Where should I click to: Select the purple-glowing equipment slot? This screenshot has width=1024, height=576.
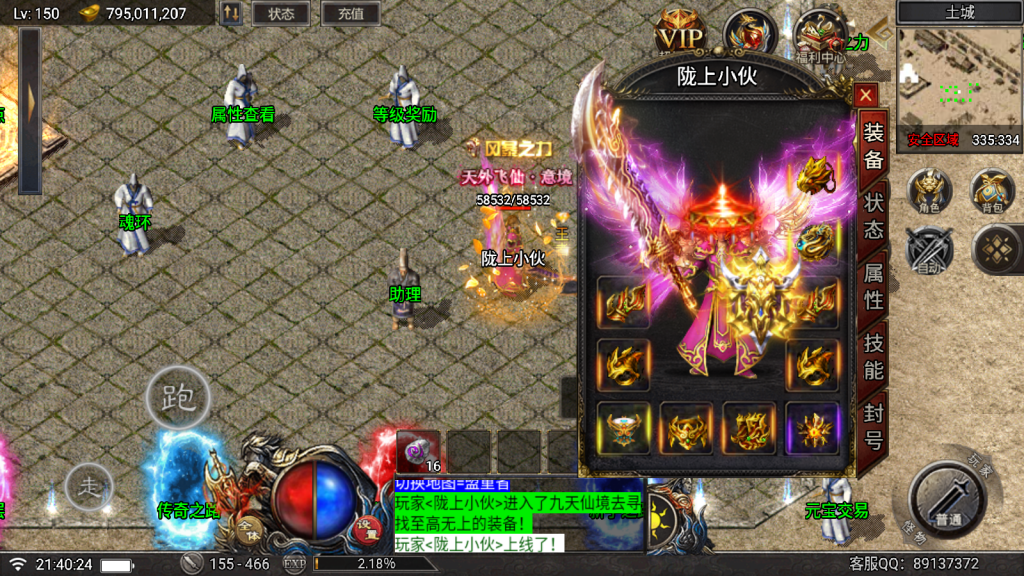[x=812, y=429]
